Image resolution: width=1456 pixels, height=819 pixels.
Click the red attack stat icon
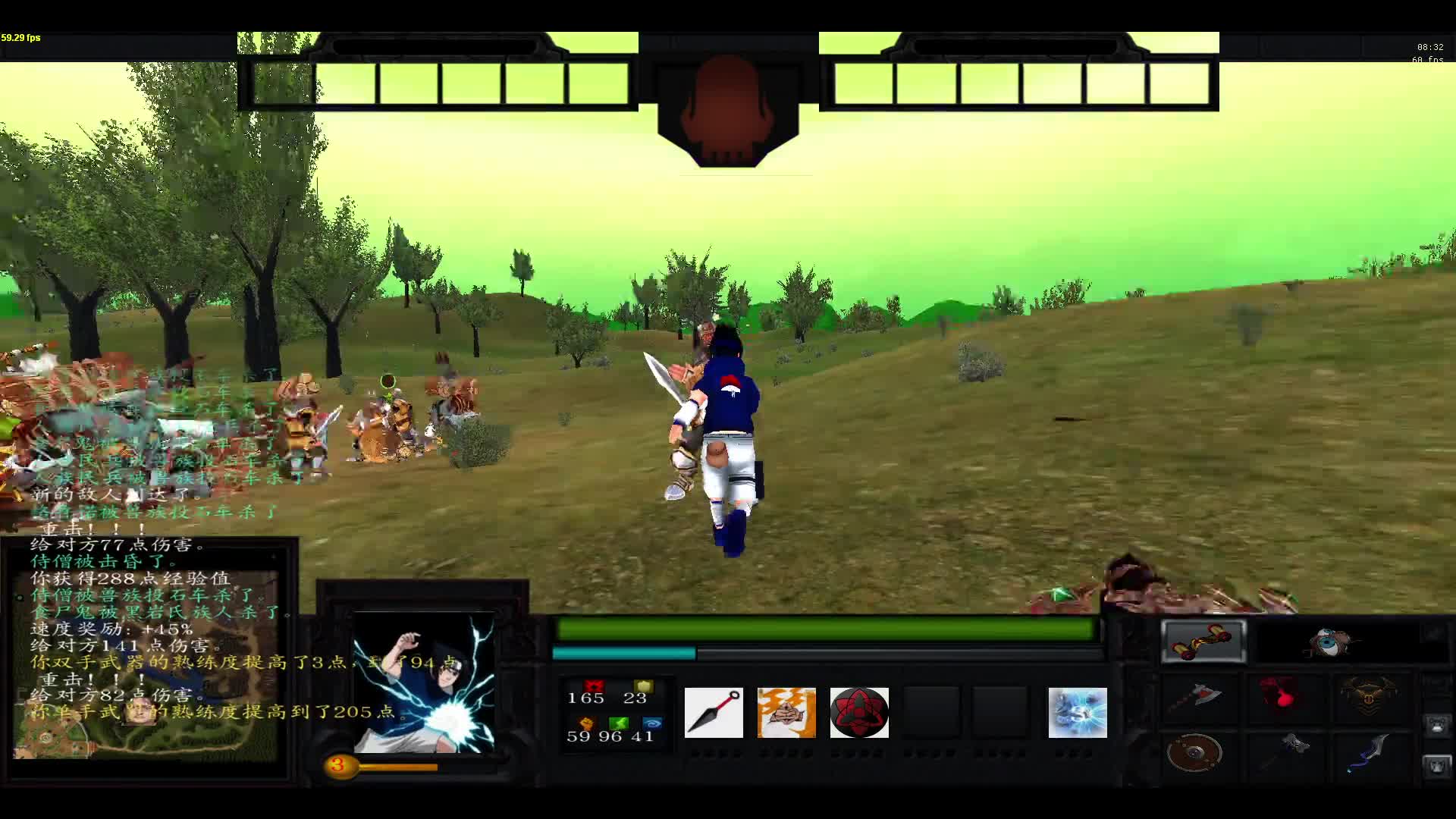594,686
